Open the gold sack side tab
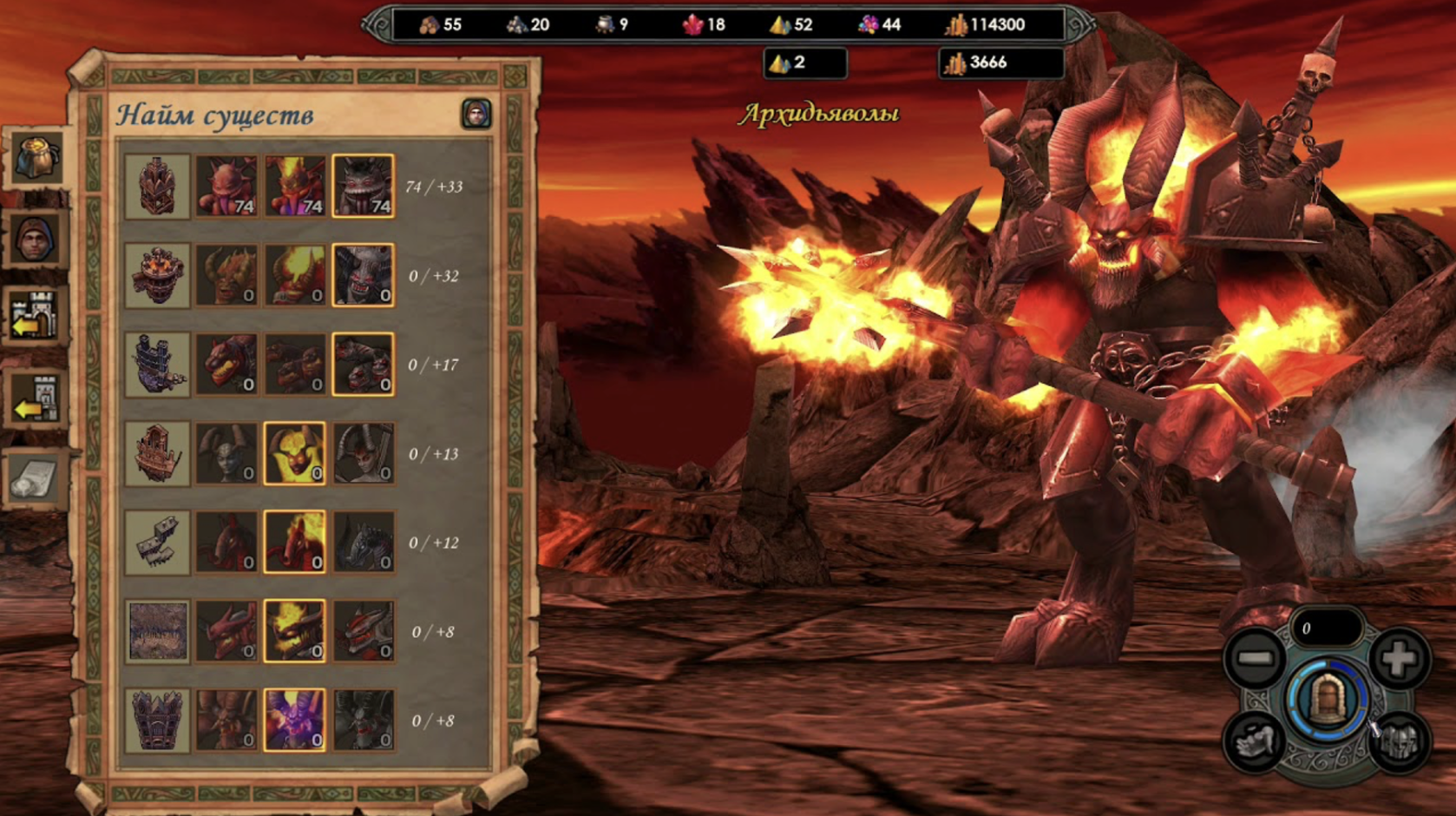 click(x=36, y=158)
